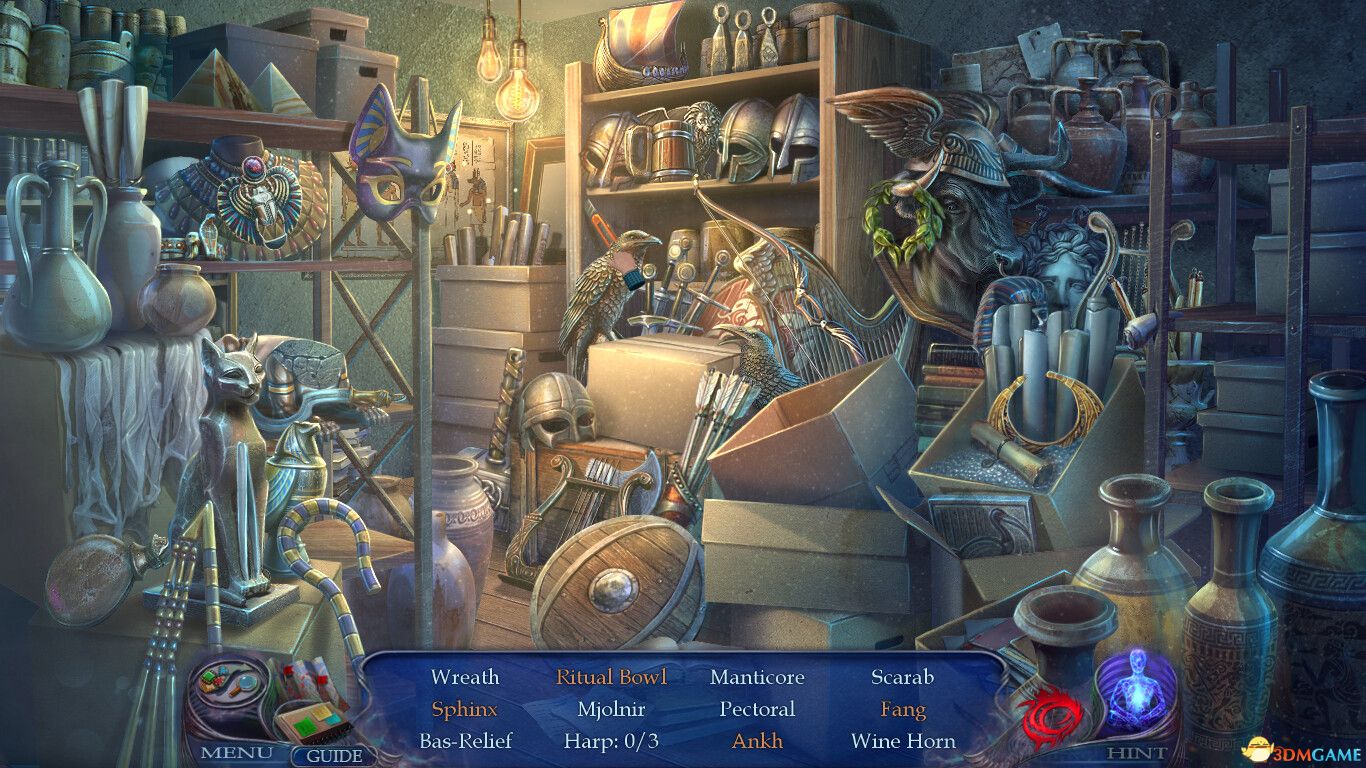
Task: Click the Fang list entry
Action: point(902,709)
